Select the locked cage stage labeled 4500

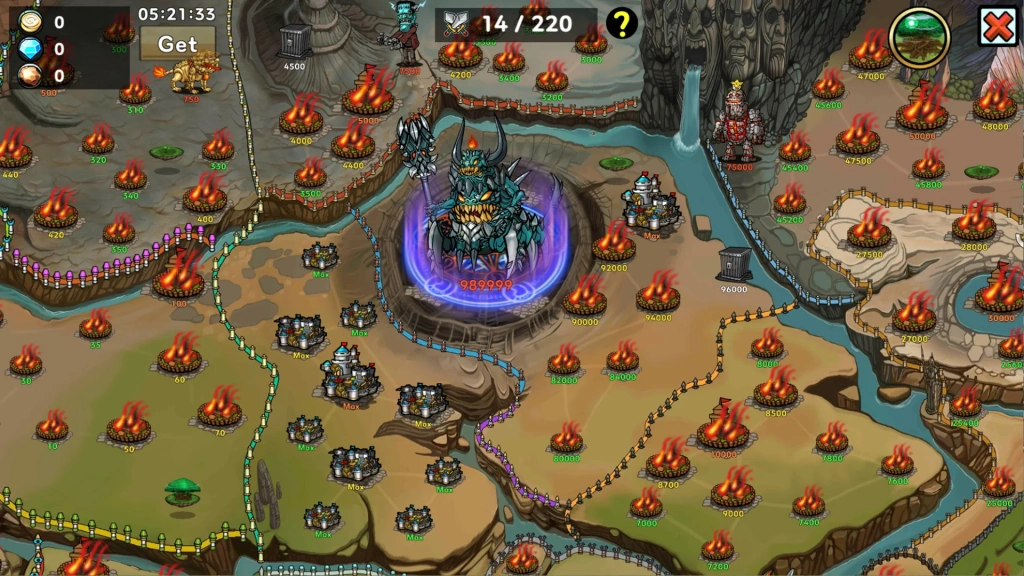pos(294,43)
